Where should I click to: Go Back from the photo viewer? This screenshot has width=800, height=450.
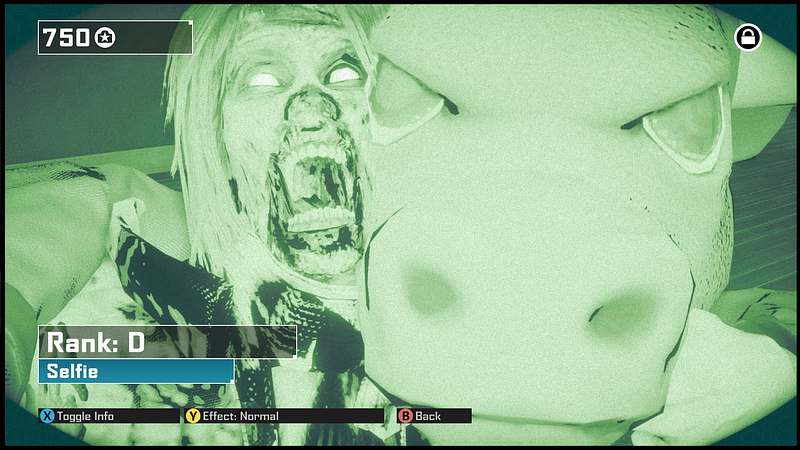click(x=421, y=416)
